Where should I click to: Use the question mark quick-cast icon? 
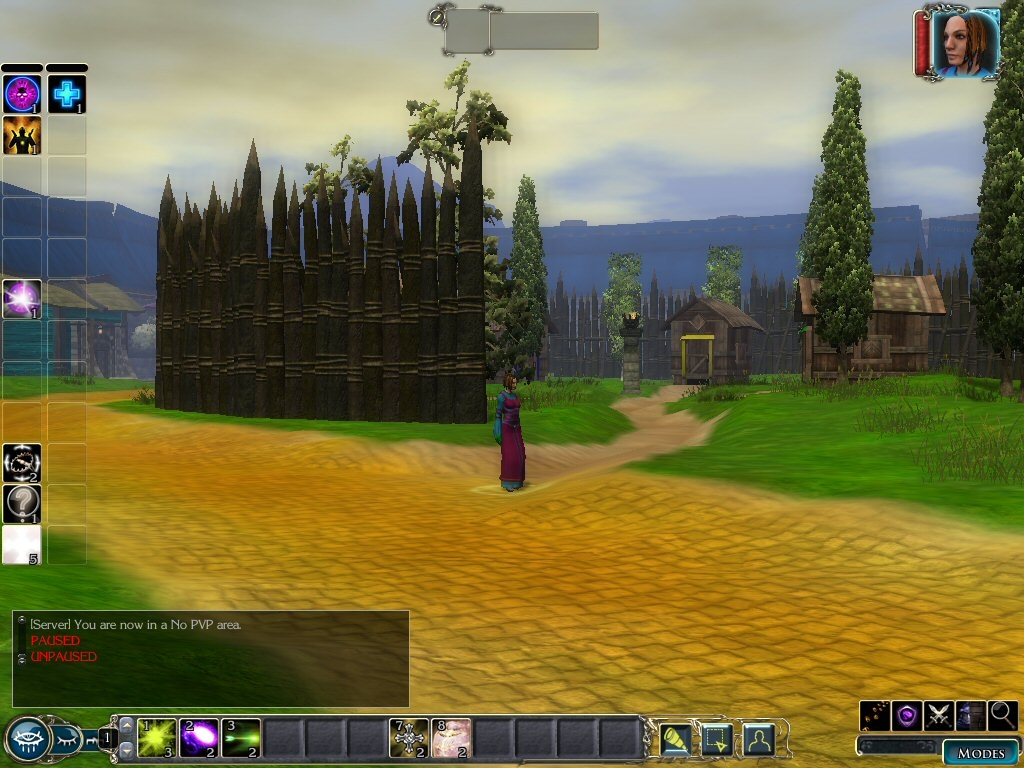22,503
